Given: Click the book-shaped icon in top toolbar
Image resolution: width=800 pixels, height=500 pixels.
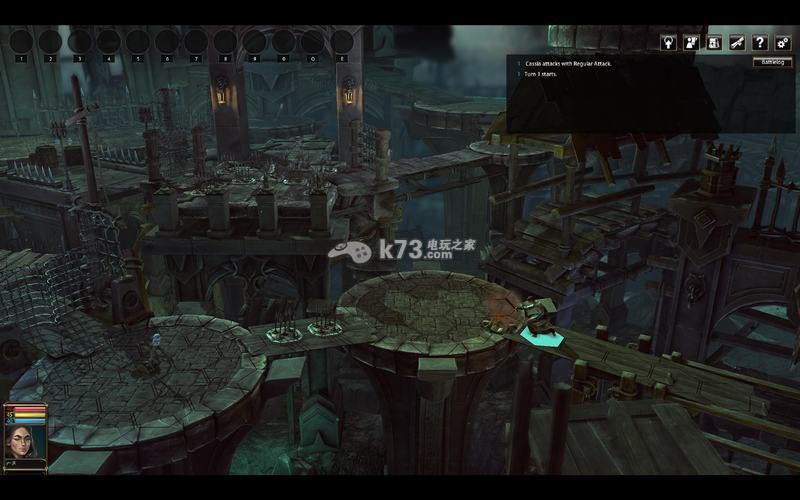Looking at the screenshot, I should 714,43.
